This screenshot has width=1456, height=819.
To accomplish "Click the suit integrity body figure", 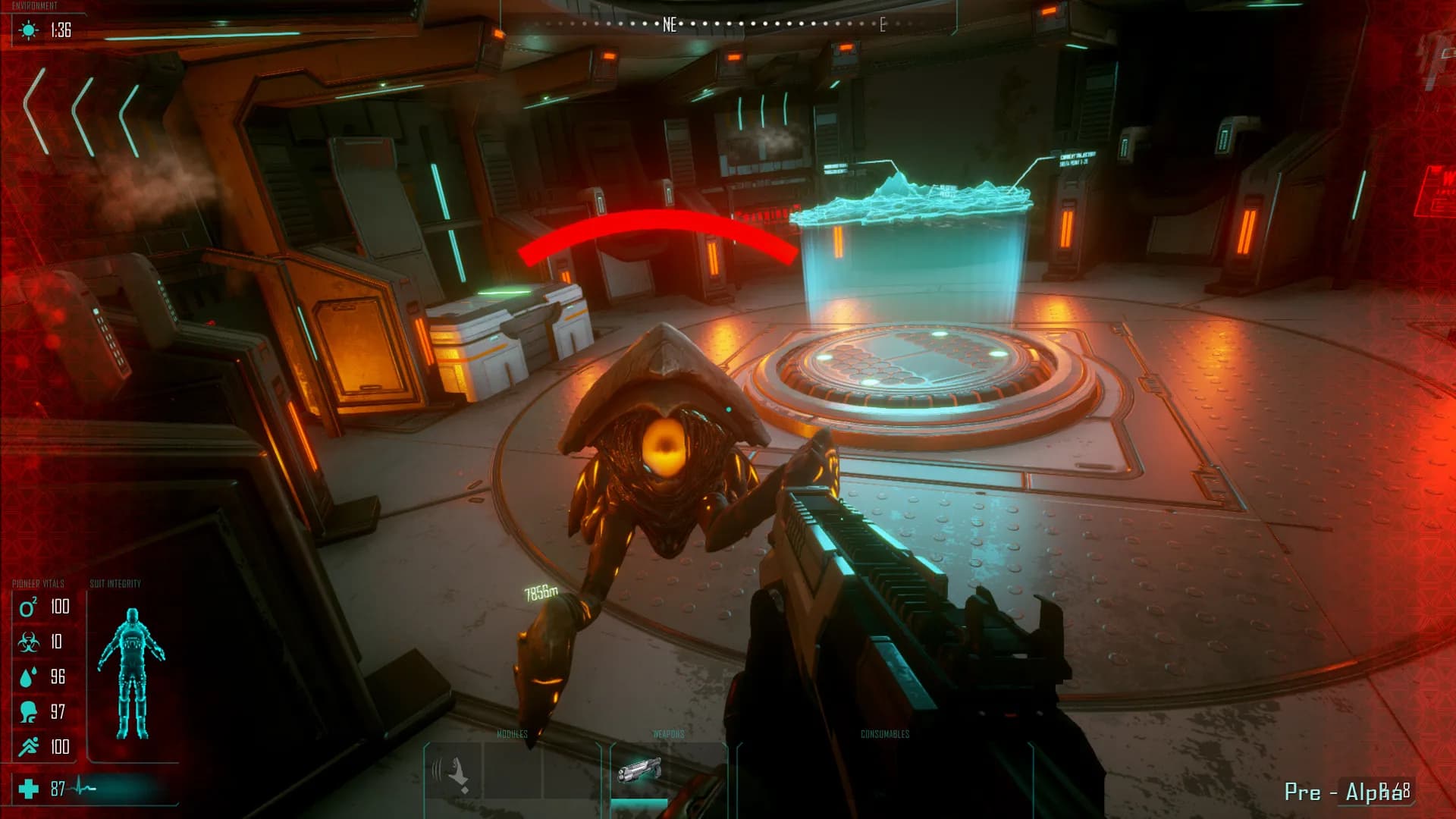I will pyautogui.click(x=131, y=673).
